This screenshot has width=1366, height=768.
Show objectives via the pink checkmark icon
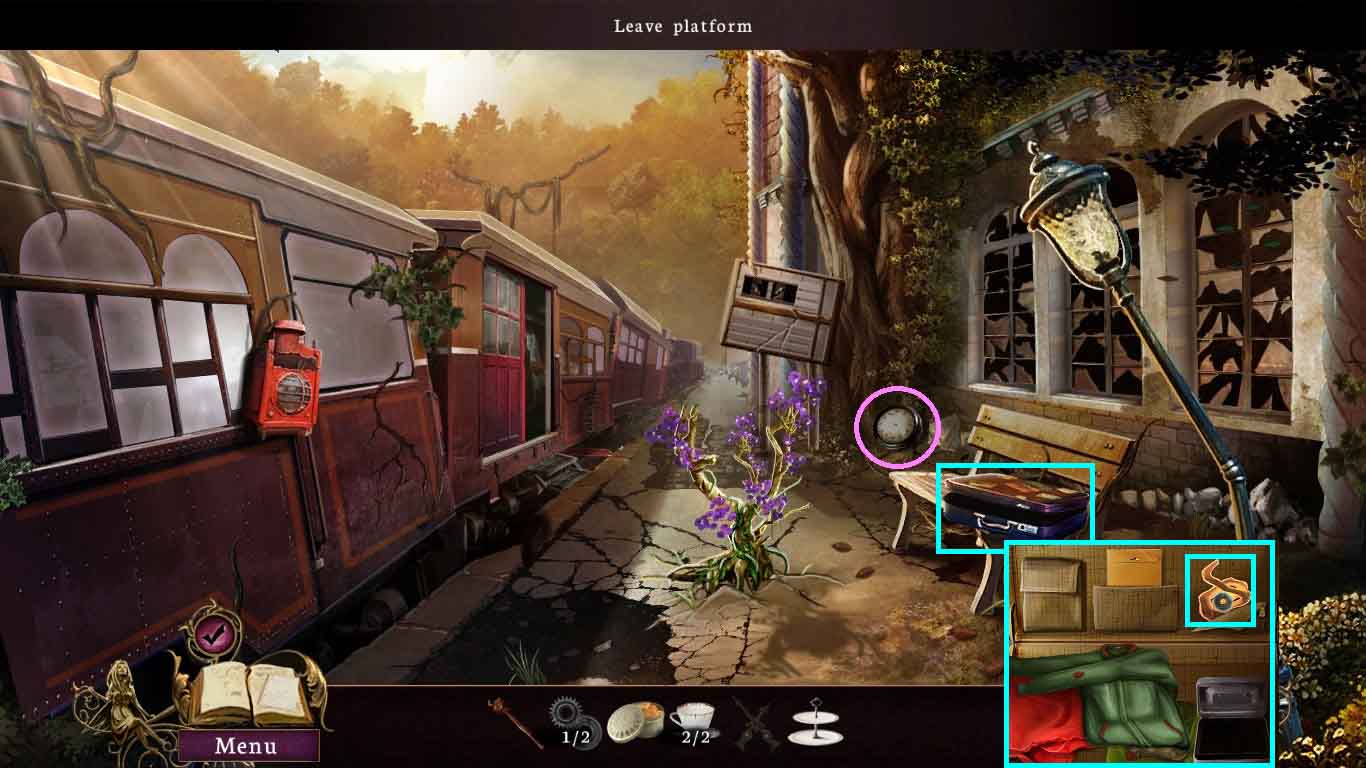point(211,633)
